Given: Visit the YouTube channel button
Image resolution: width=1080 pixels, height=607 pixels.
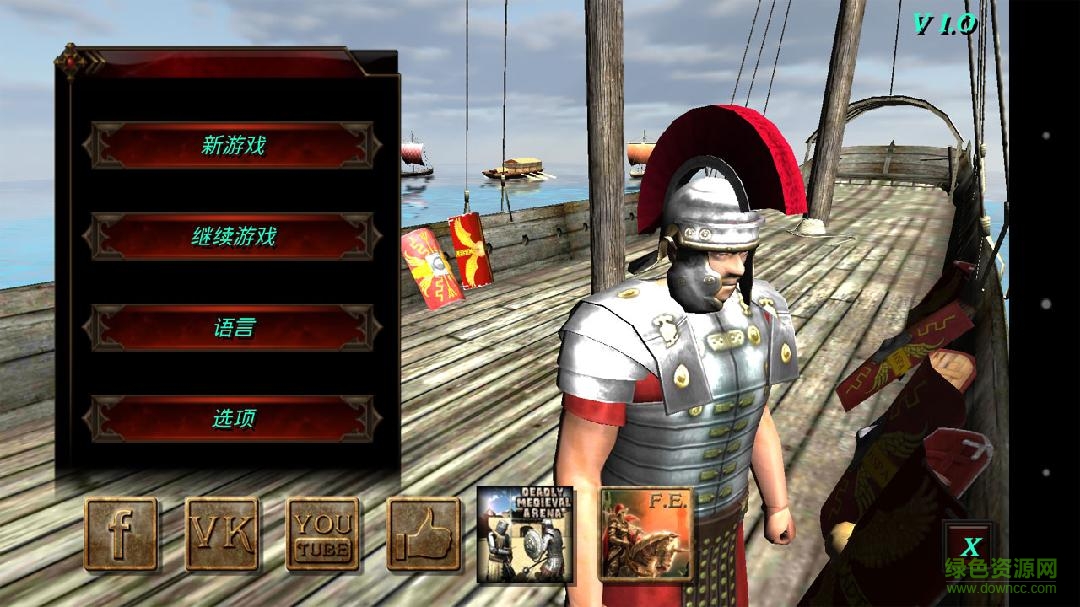Looking at the screenshot, I should pyautogui.click(x=323, y=534).
